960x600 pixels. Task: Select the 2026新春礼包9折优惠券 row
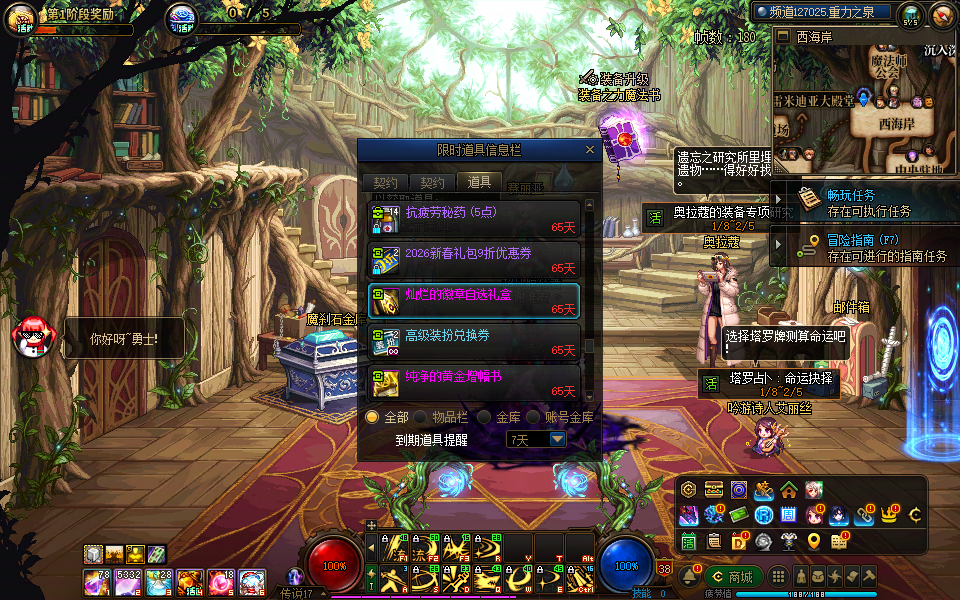474,260
